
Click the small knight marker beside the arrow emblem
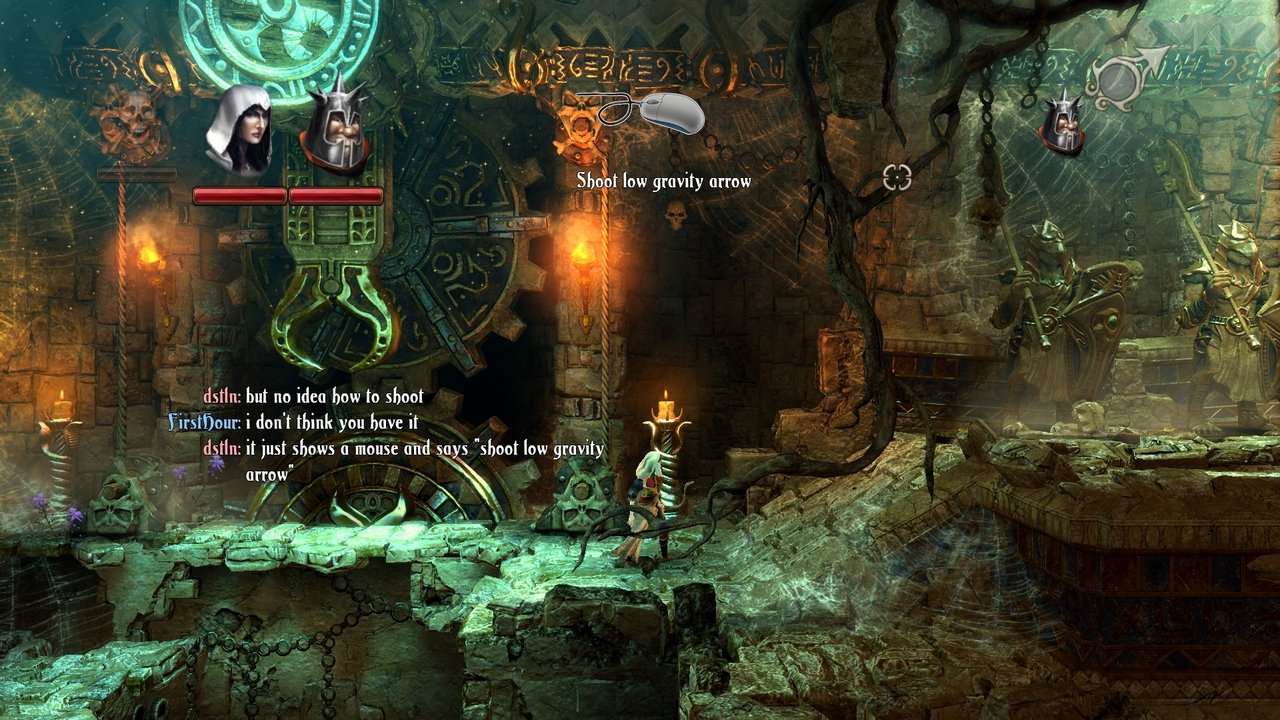1062,124
